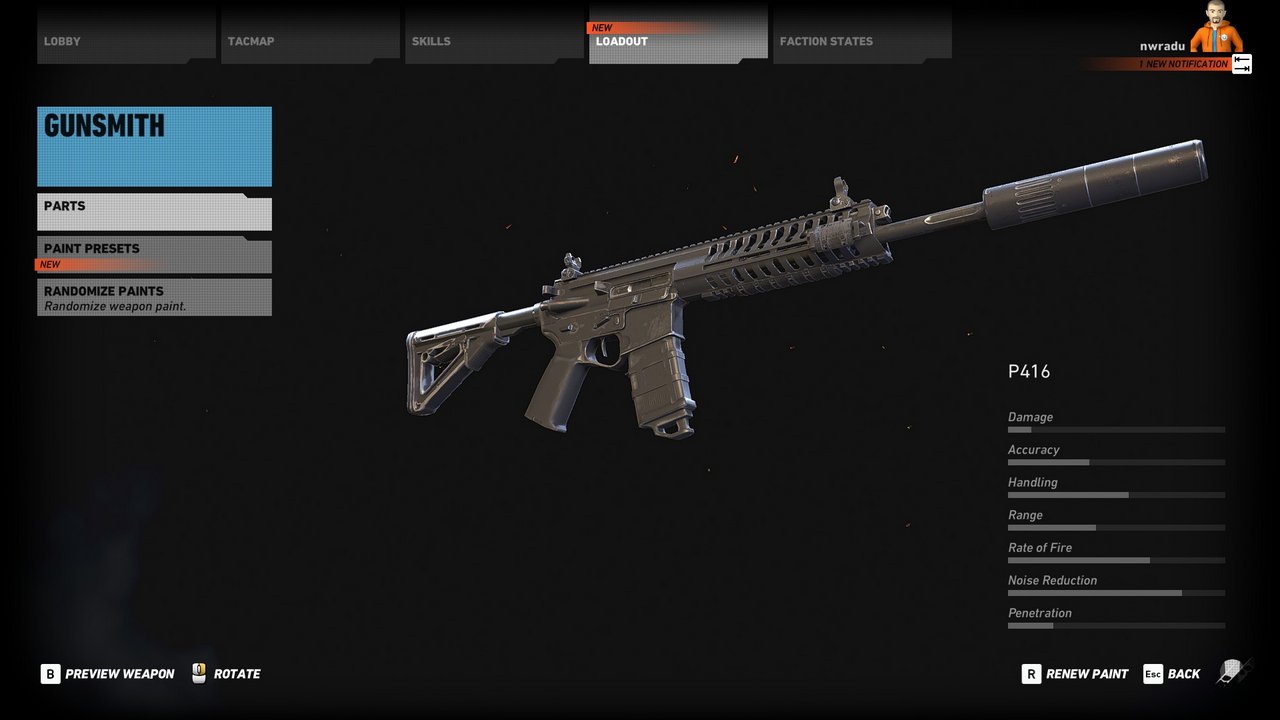Click the Renew Paint button
This screenshot has height=720, width=1280.
pyautogui.click(x=1075, y=674)
